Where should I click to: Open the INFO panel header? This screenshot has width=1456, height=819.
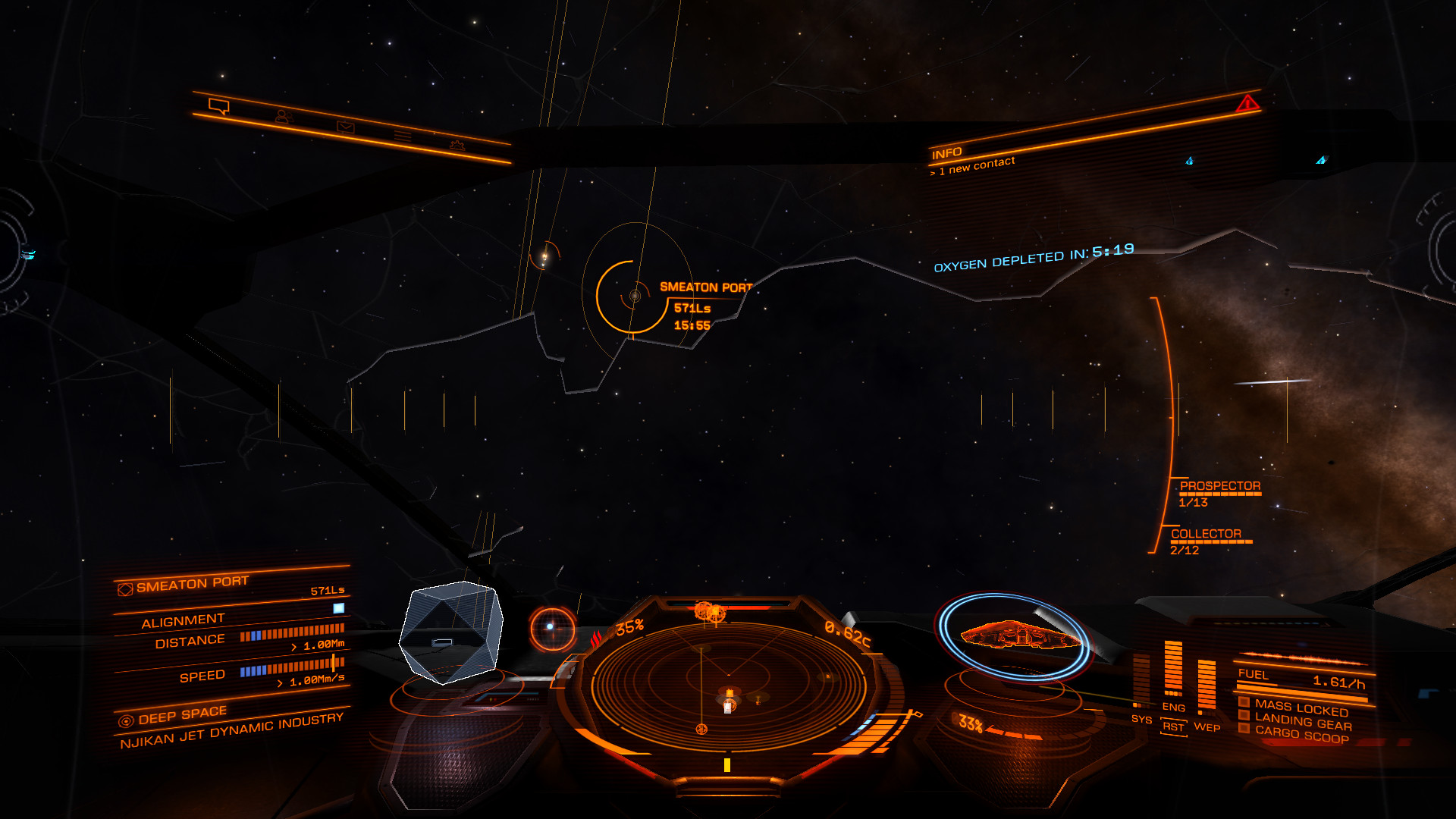pyautogui.click(x=947, y=154)
